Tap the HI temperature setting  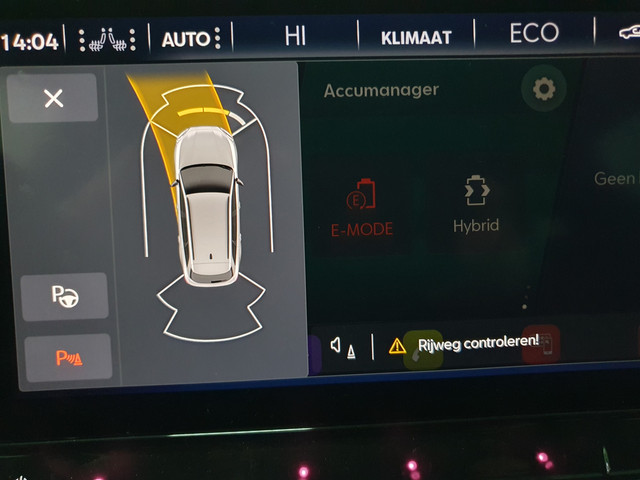[295, 37]
